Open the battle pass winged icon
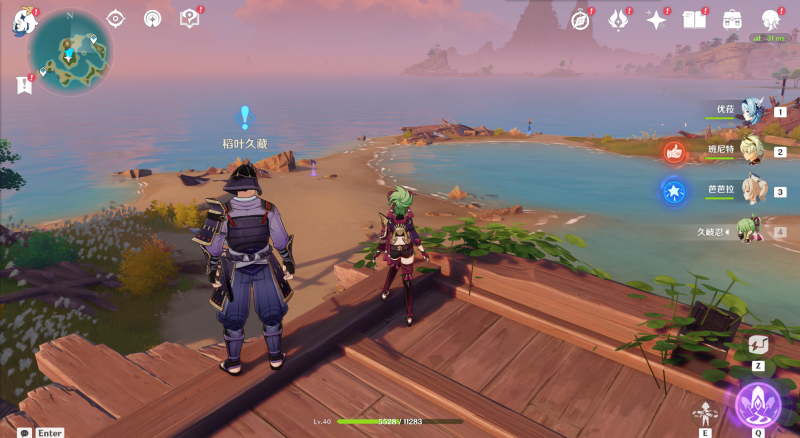 point(618,19)
